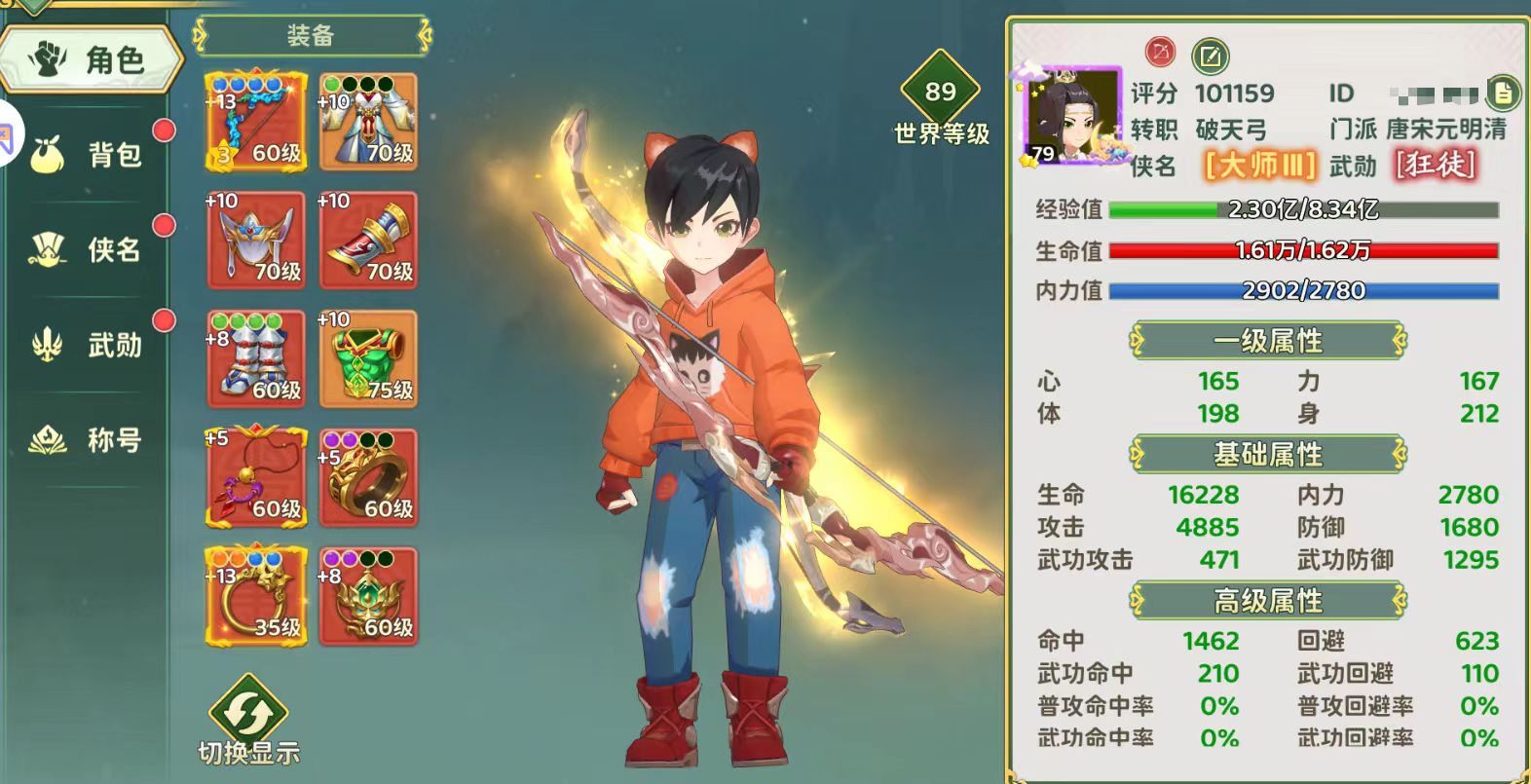The height and width of the screenshot is (784, 1531).
Task: Open the 背包 tab
Action: (x=93, y=154)
